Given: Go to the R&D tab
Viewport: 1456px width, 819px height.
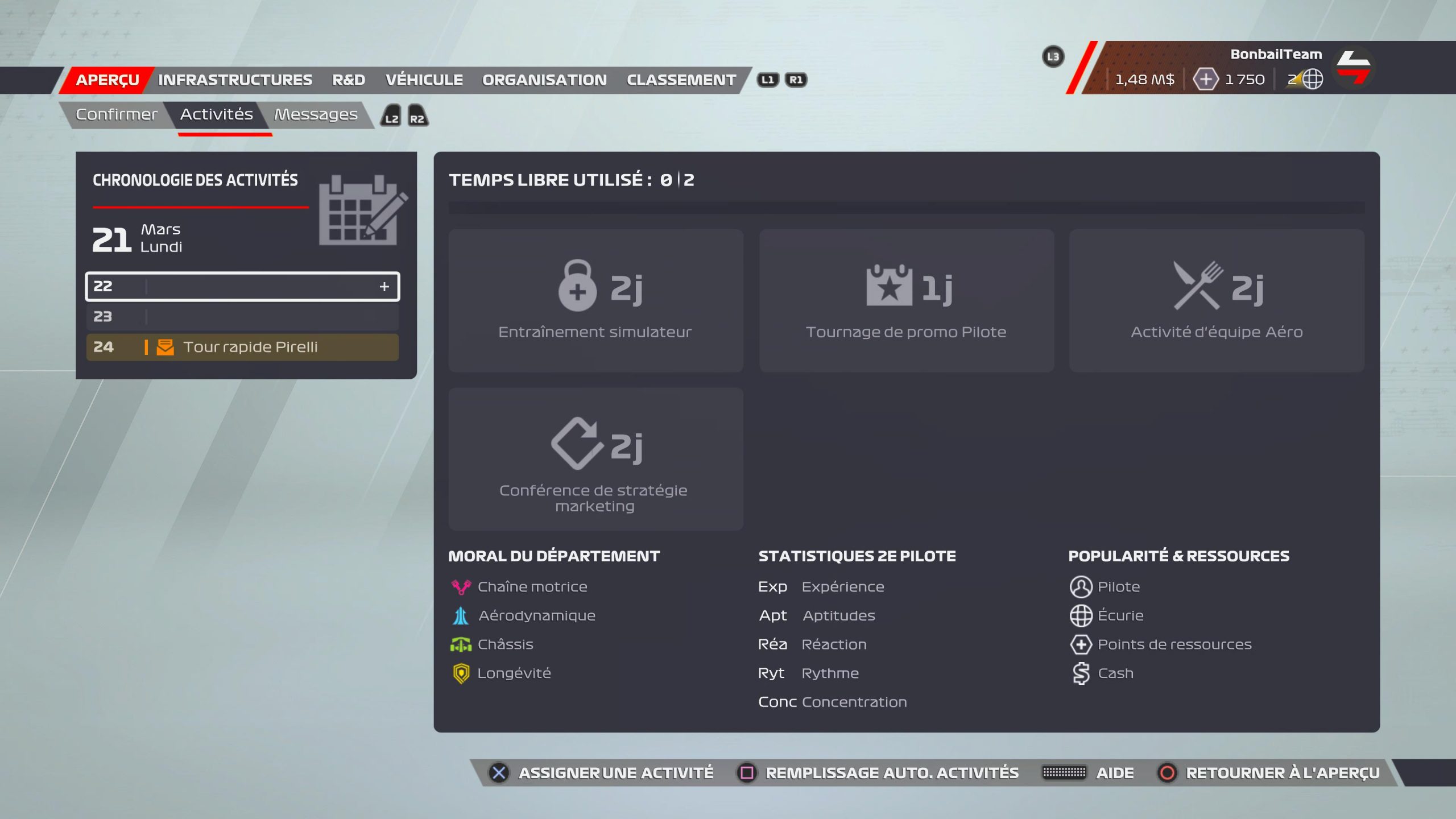Looking at the screenshot, I should click(349, 80).
